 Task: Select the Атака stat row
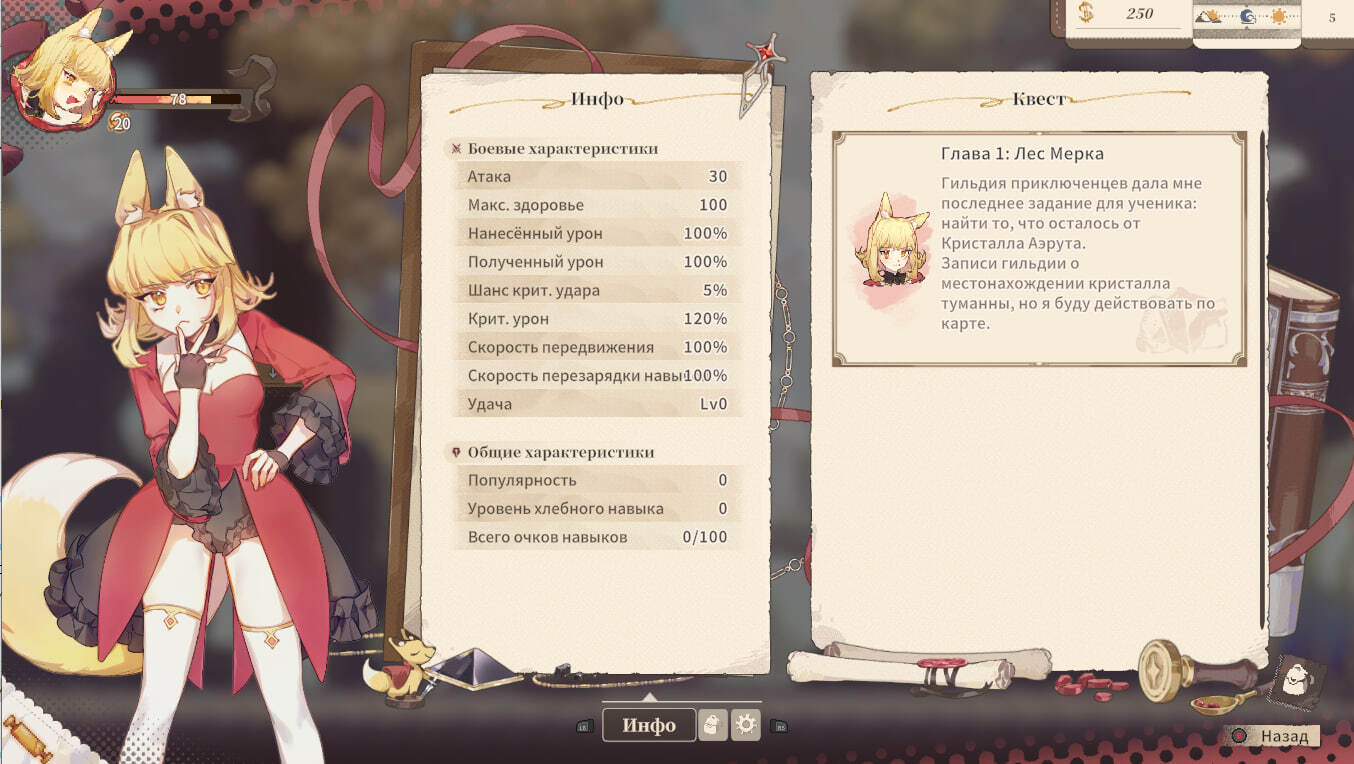pos(597,177)
